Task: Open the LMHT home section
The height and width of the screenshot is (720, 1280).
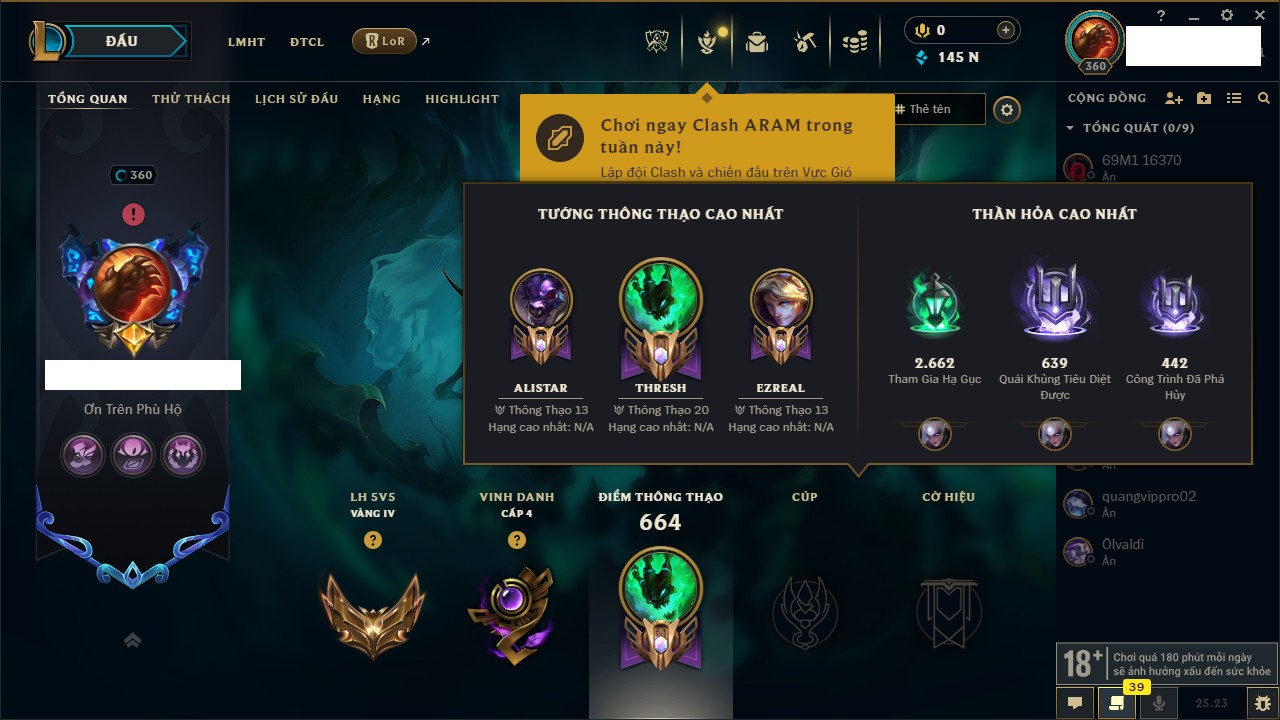Action: [x=246, y=42]
